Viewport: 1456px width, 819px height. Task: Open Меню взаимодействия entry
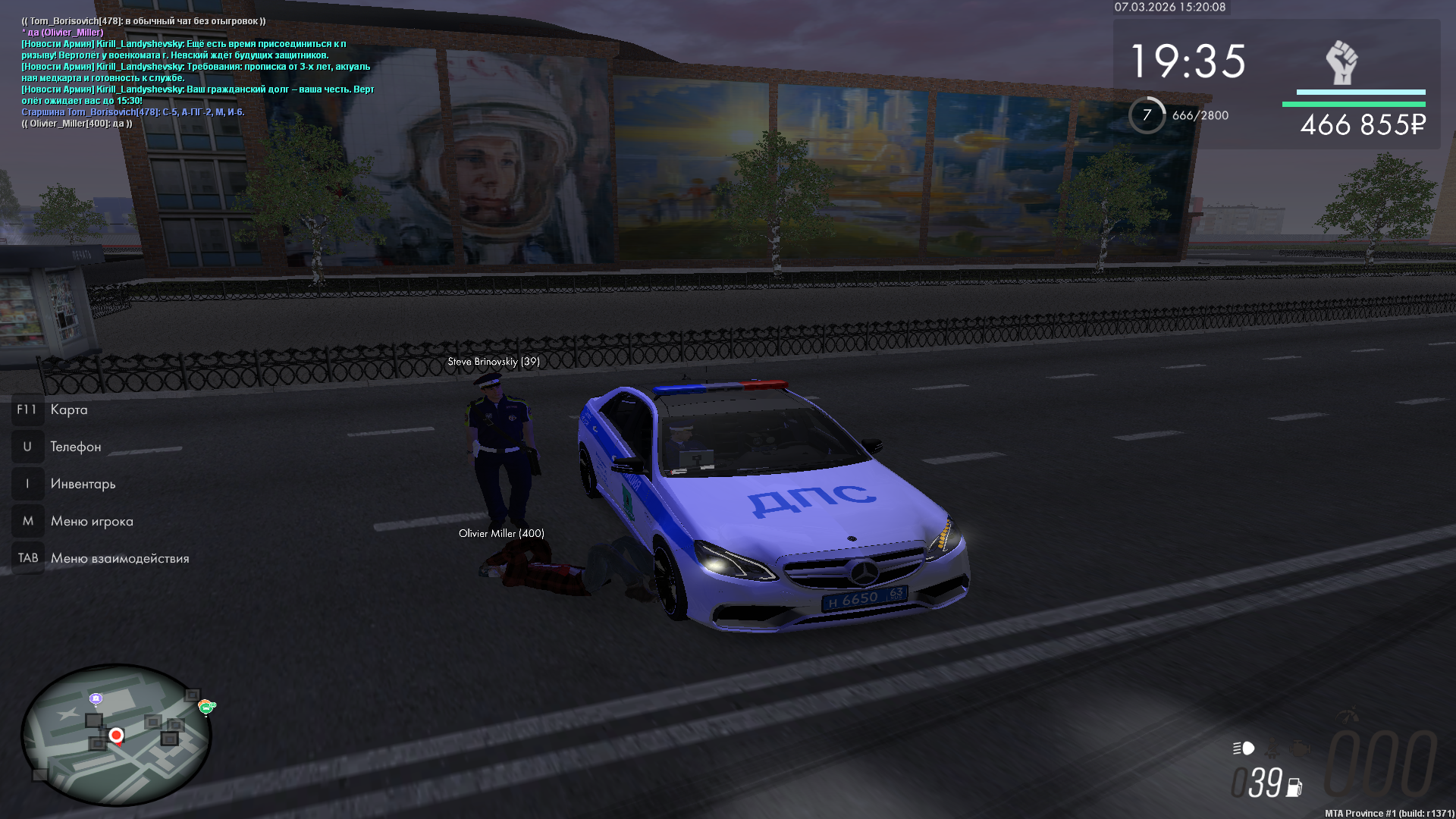pyautogui.click(x=119, y=559)
